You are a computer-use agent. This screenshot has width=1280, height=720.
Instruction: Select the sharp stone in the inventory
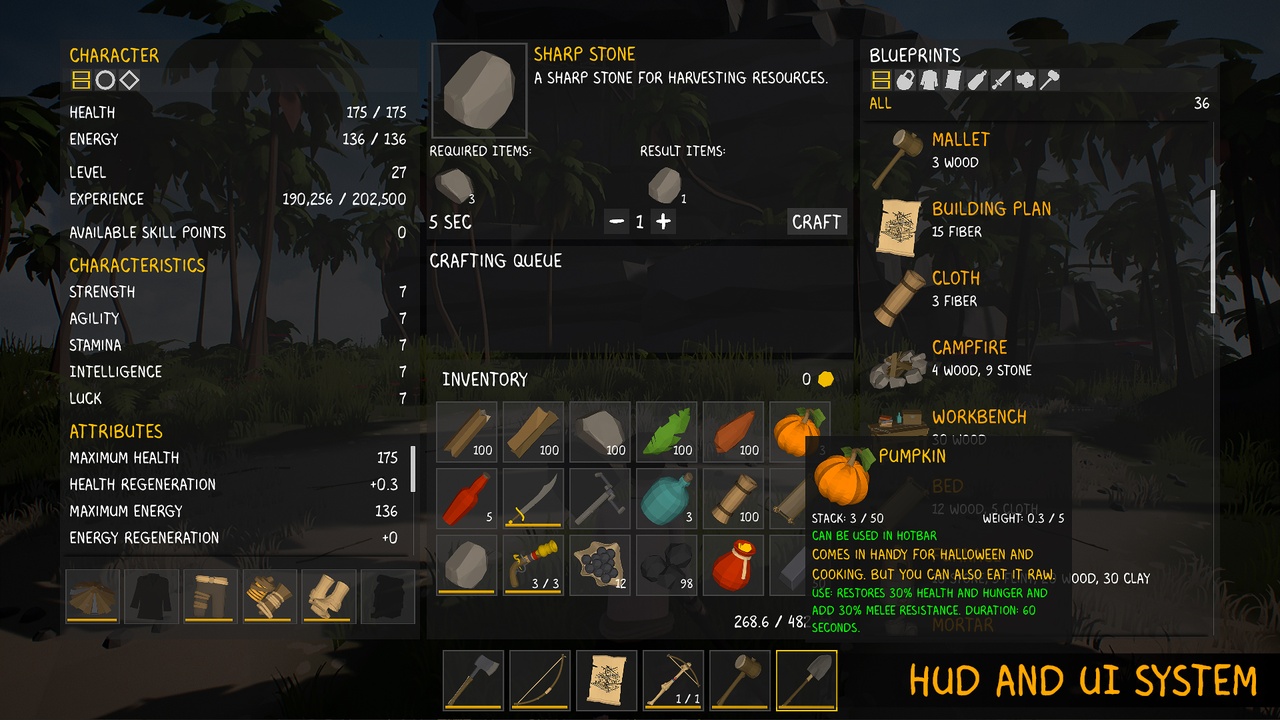pyautogui.click(x=466, y=565)
